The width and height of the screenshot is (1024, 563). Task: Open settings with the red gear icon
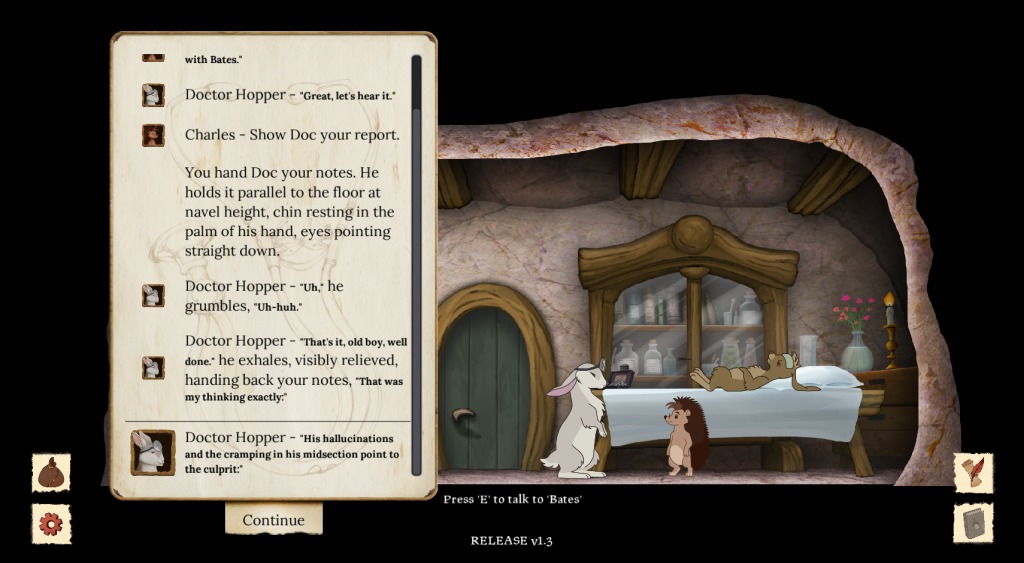pos(51,523)
